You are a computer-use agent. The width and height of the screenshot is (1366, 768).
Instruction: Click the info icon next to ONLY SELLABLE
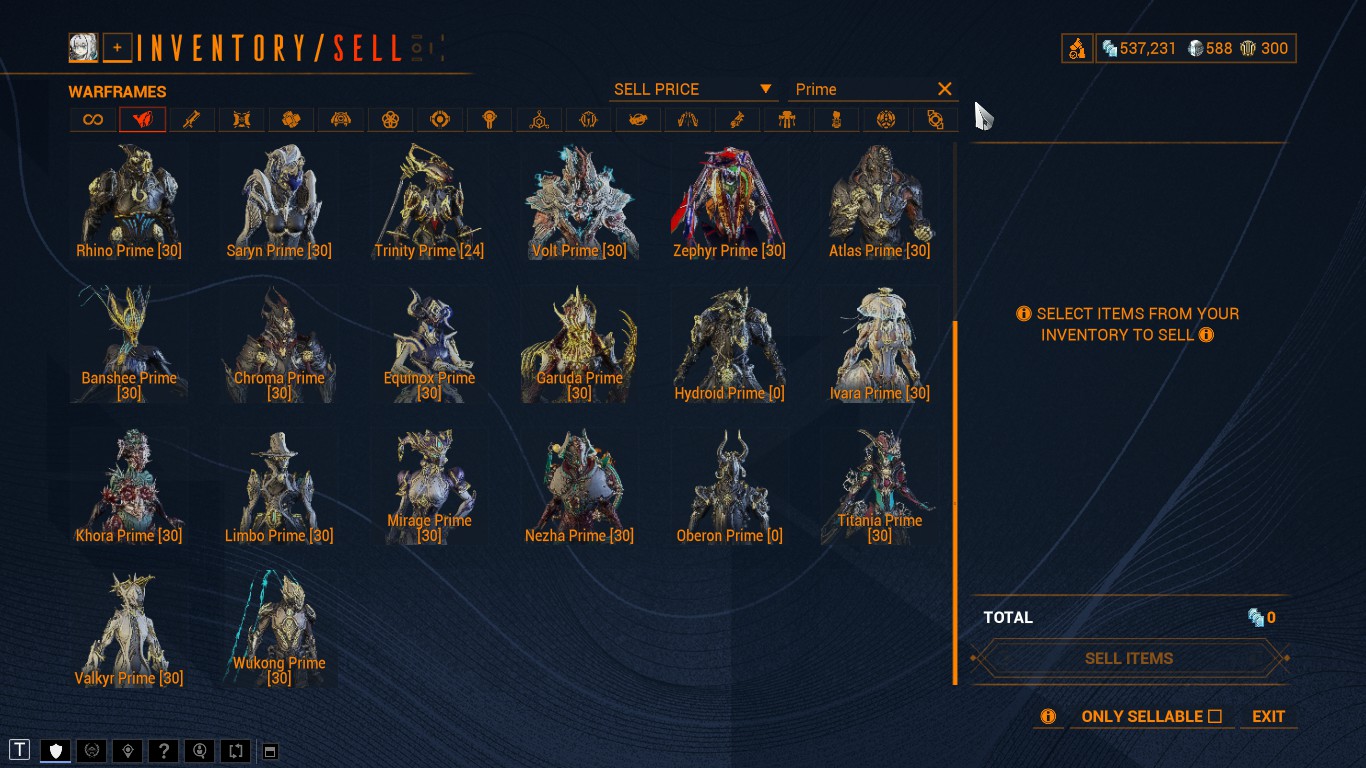pos(1047,716)
